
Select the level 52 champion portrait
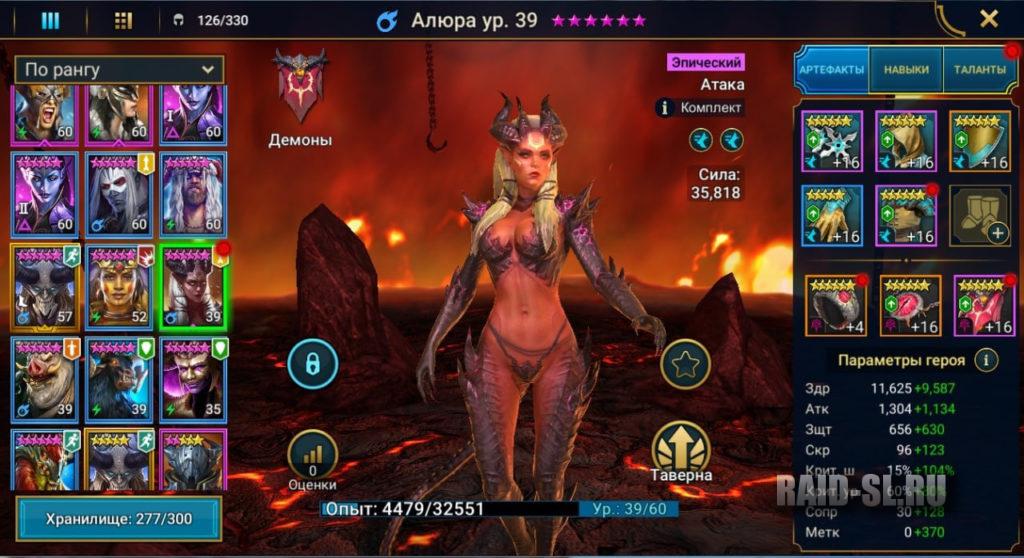pyautogui.click(x=119, y=287)
